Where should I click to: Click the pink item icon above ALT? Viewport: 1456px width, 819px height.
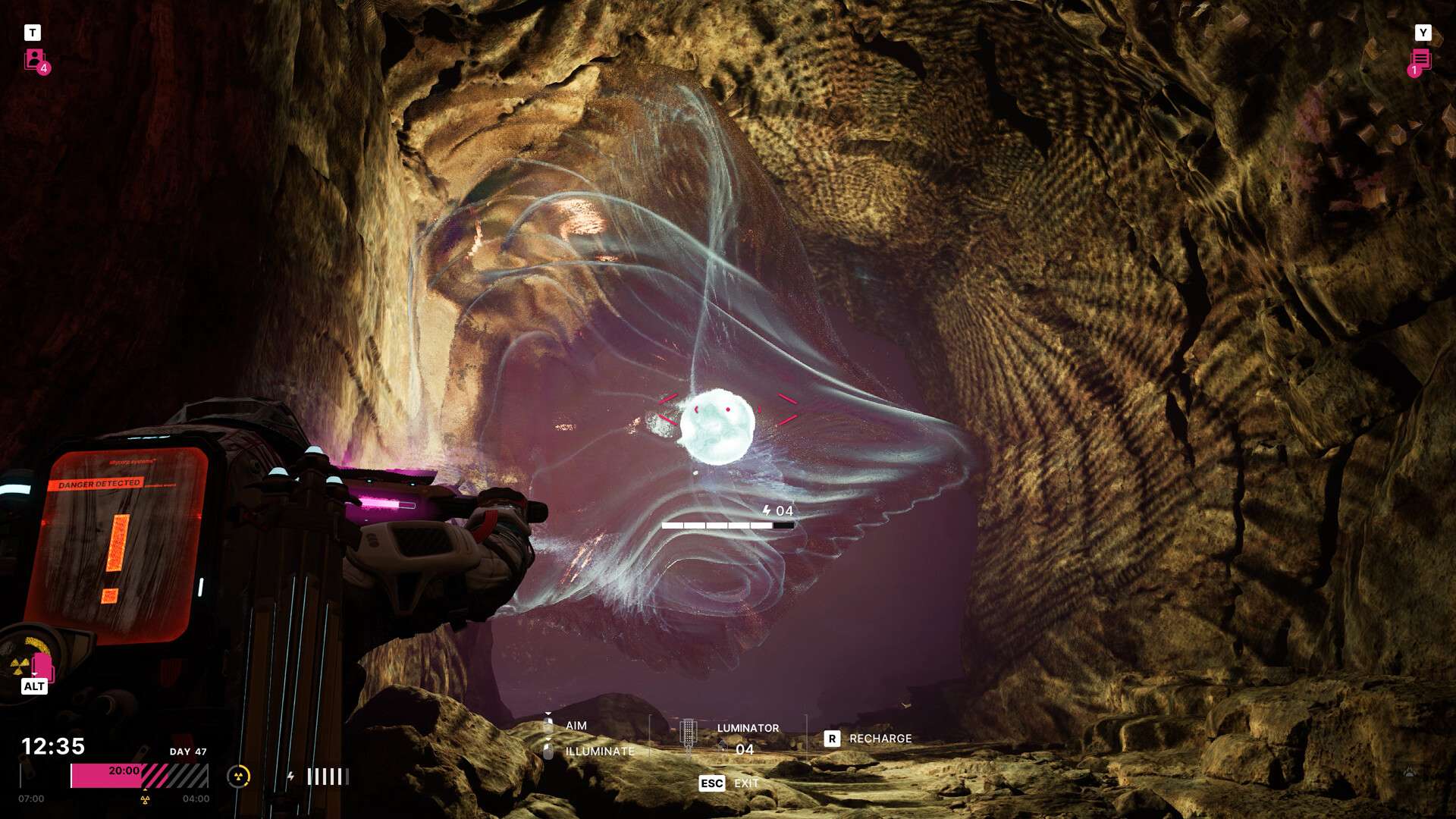[42, 667]
